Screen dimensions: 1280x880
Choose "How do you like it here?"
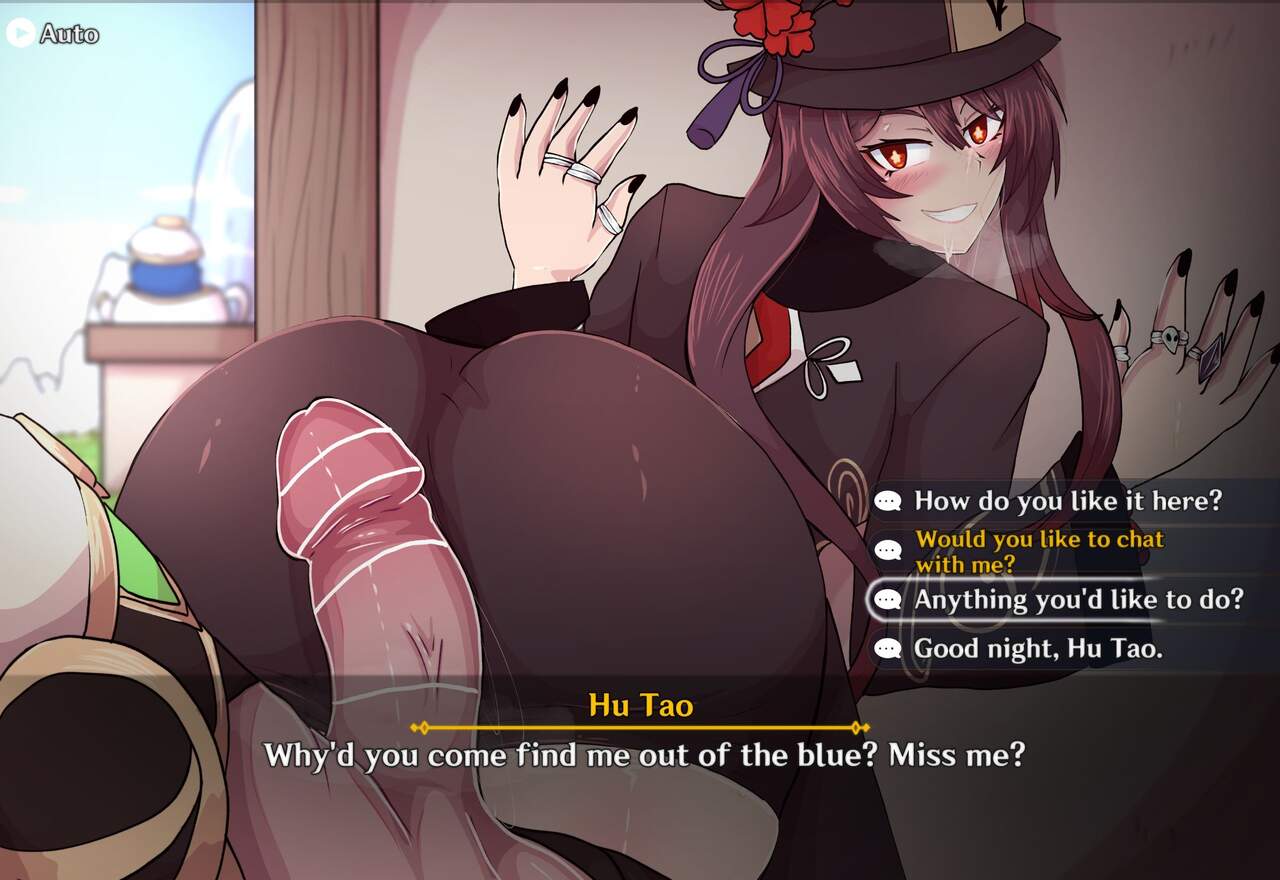tap(1067, 501)
